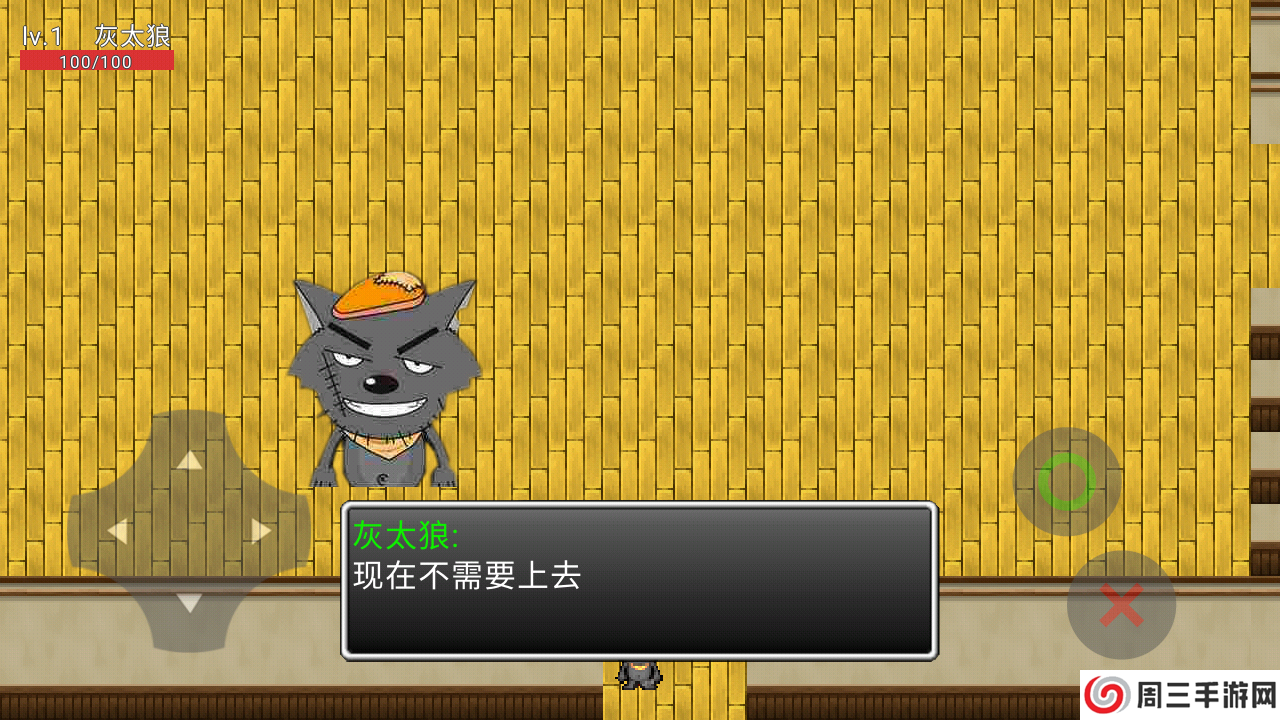This screenshot has height=720, width=1280.
Task: Click the 灰太狼 wolf character portrait
Action: (x=385, y=380)
